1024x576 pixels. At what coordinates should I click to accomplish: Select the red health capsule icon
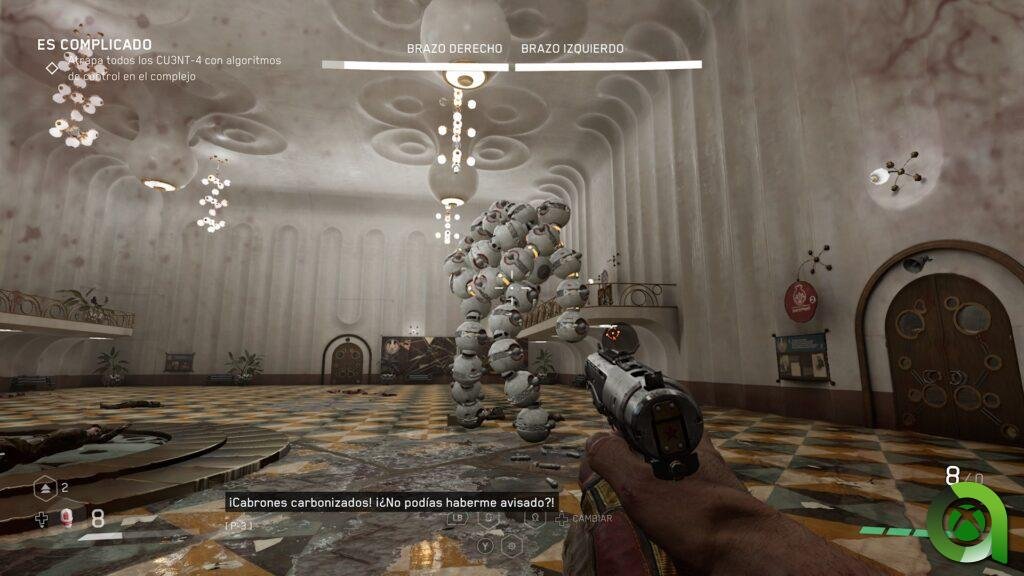(x=67, y=517)
